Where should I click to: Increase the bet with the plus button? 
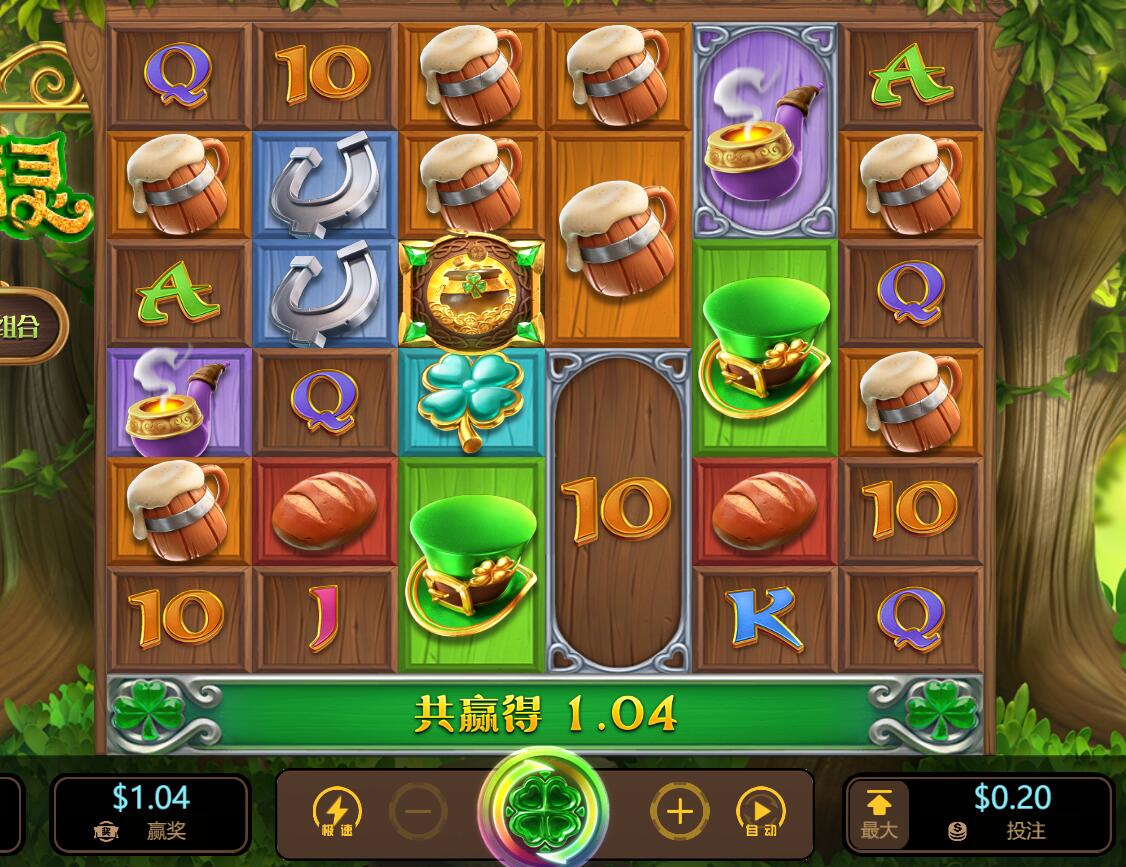click(x=680, y=811)
